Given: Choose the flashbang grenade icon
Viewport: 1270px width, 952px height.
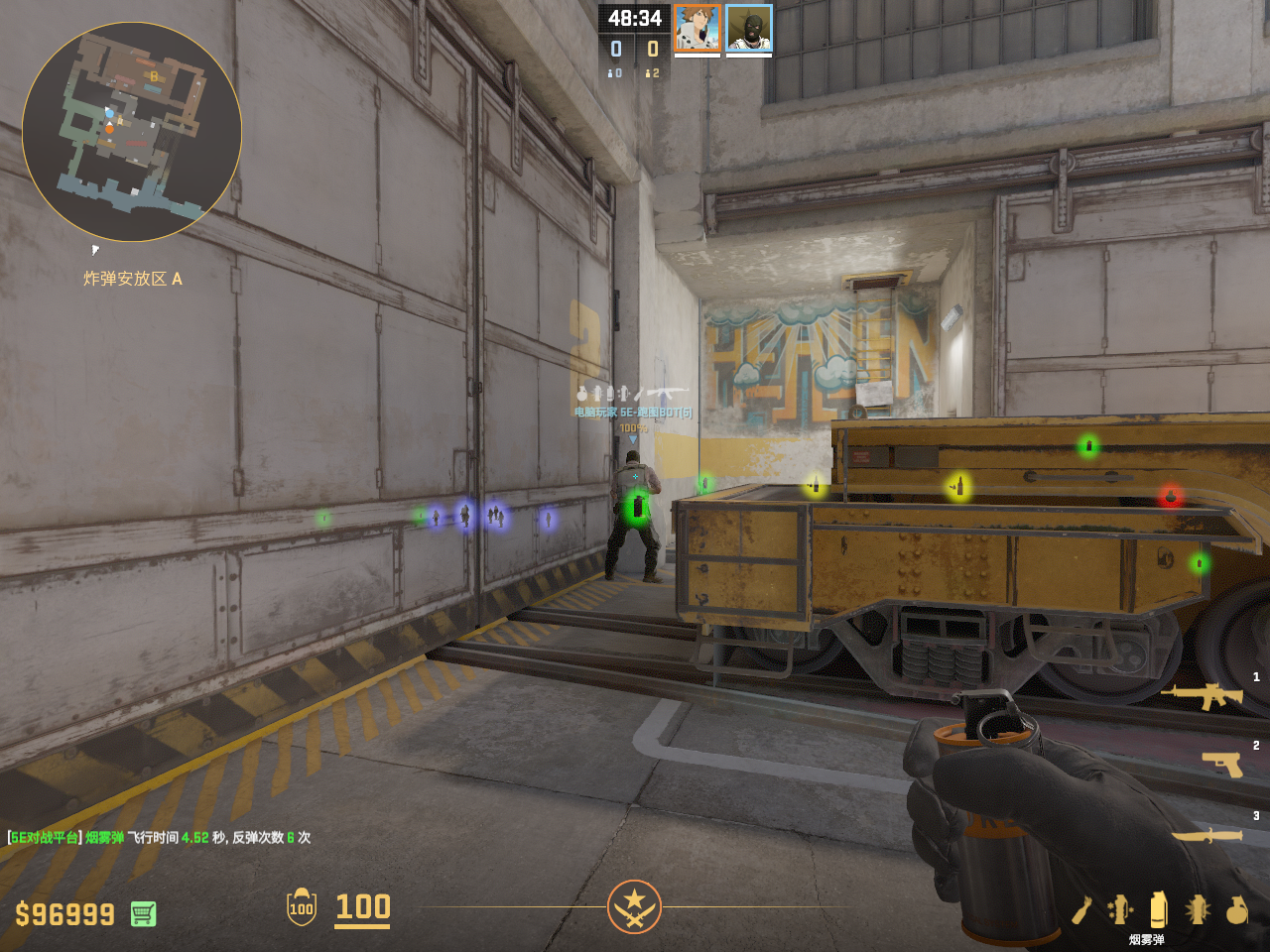Looking at the screenshot, I should point(1198,909).
